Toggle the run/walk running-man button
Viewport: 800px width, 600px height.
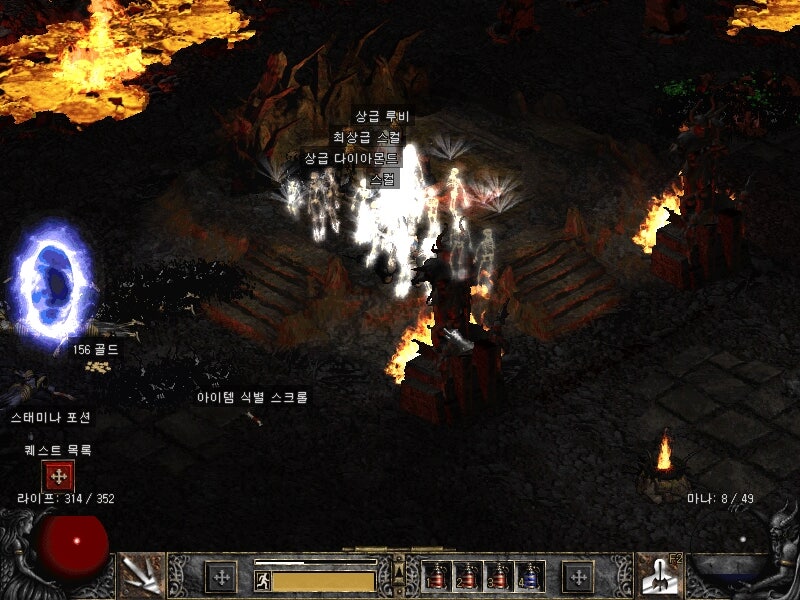click(262, 580)
